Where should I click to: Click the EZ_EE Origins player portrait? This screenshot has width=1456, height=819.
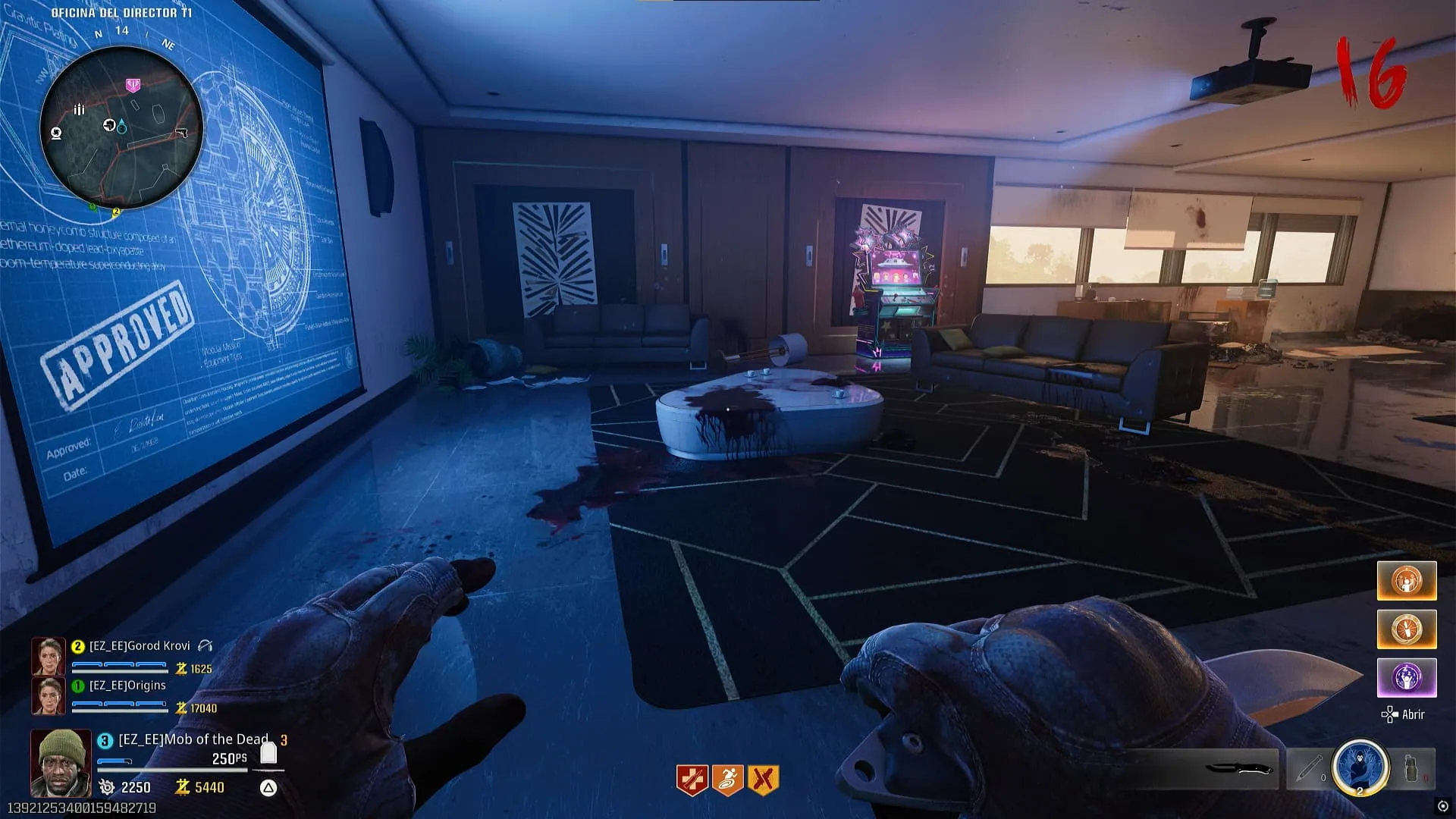48,696
